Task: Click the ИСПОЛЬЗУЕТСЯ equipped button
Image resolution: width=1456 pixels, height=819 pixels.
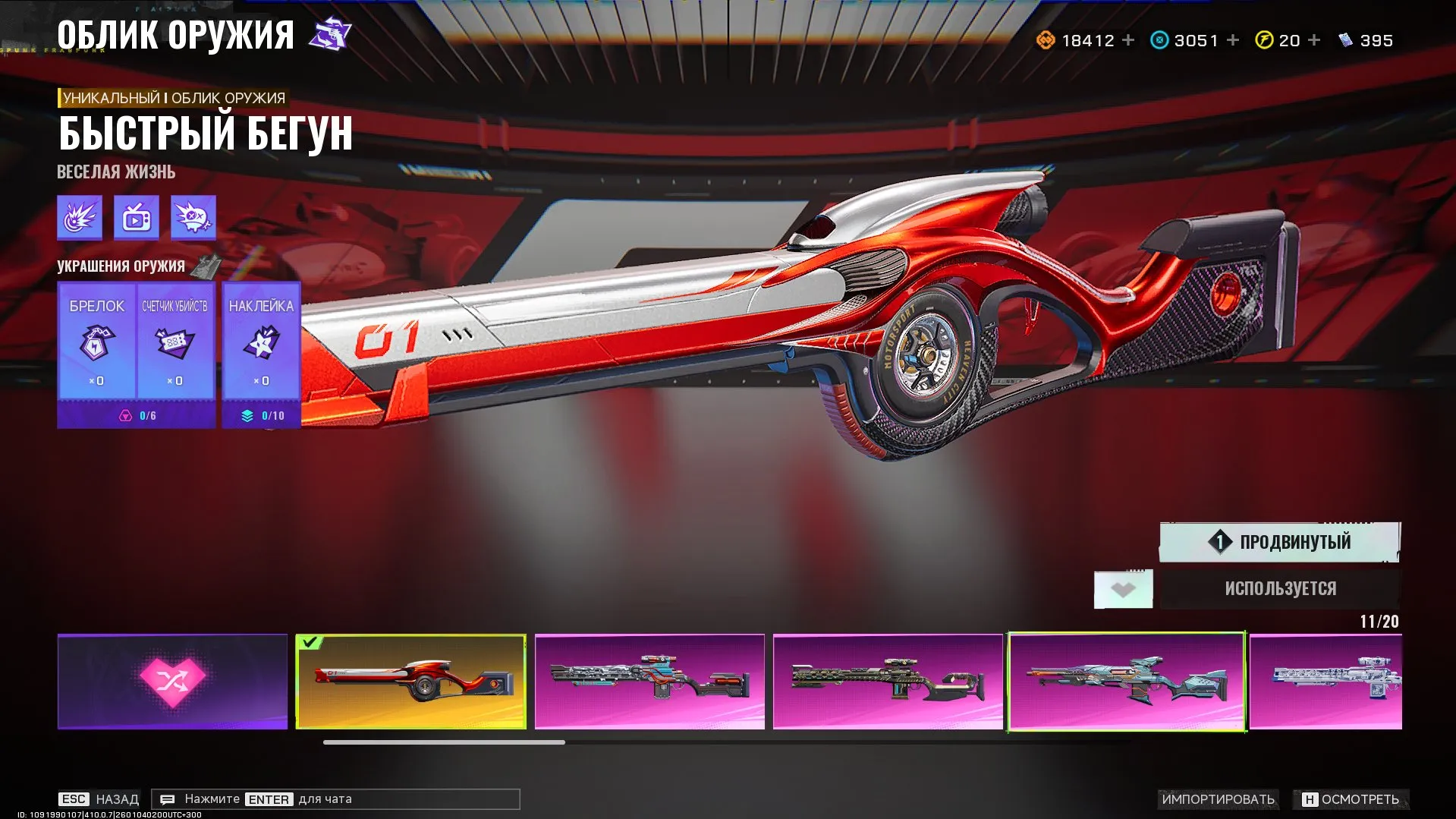Action: tap(1280, 588)
